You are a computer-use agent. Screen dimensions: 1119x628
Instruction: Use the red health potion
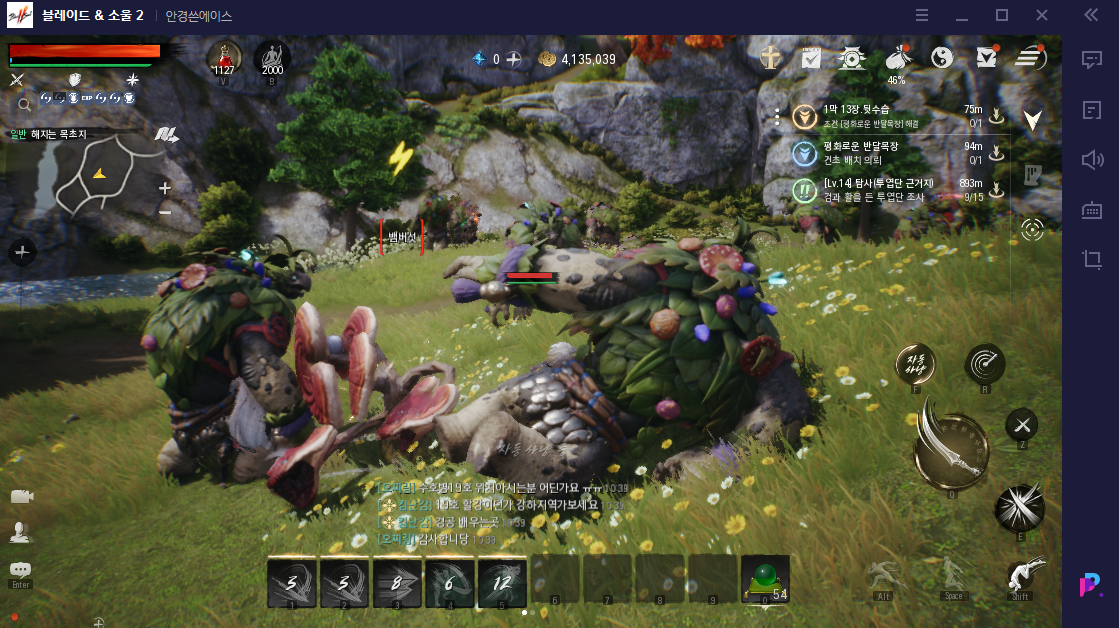coord(224,57)
